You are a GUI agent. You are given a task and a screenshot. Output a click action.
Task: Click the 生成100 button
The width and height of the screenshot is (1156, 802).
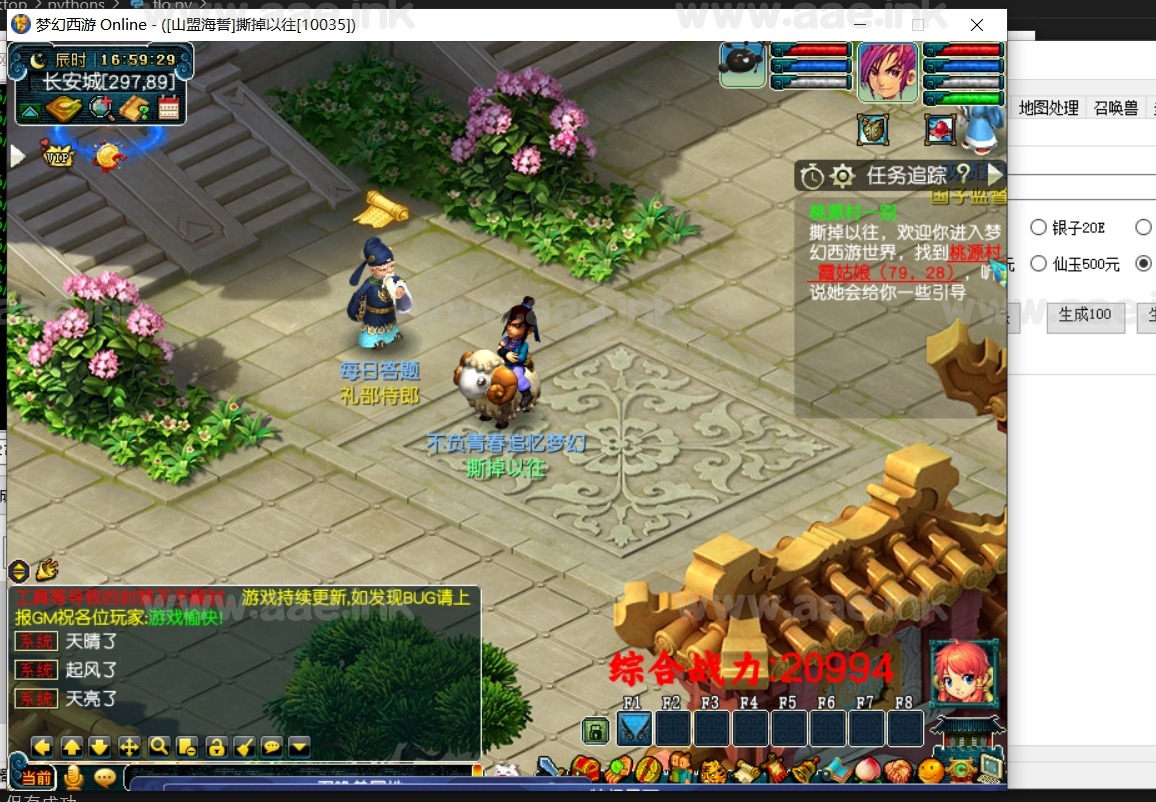click(1085, 314)
